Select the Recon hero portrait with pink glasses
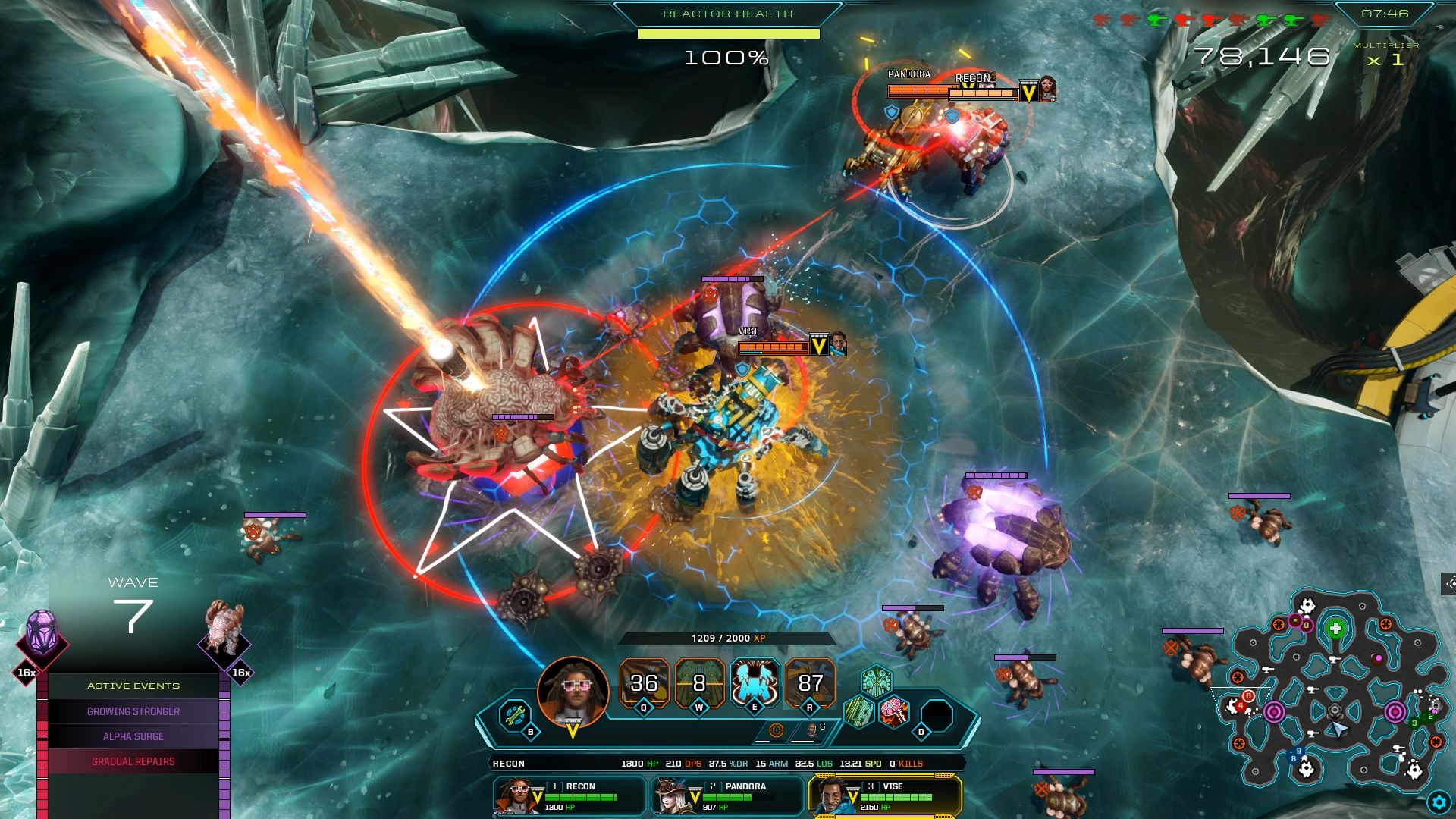The image size is (1456, 819). [573, 693]
